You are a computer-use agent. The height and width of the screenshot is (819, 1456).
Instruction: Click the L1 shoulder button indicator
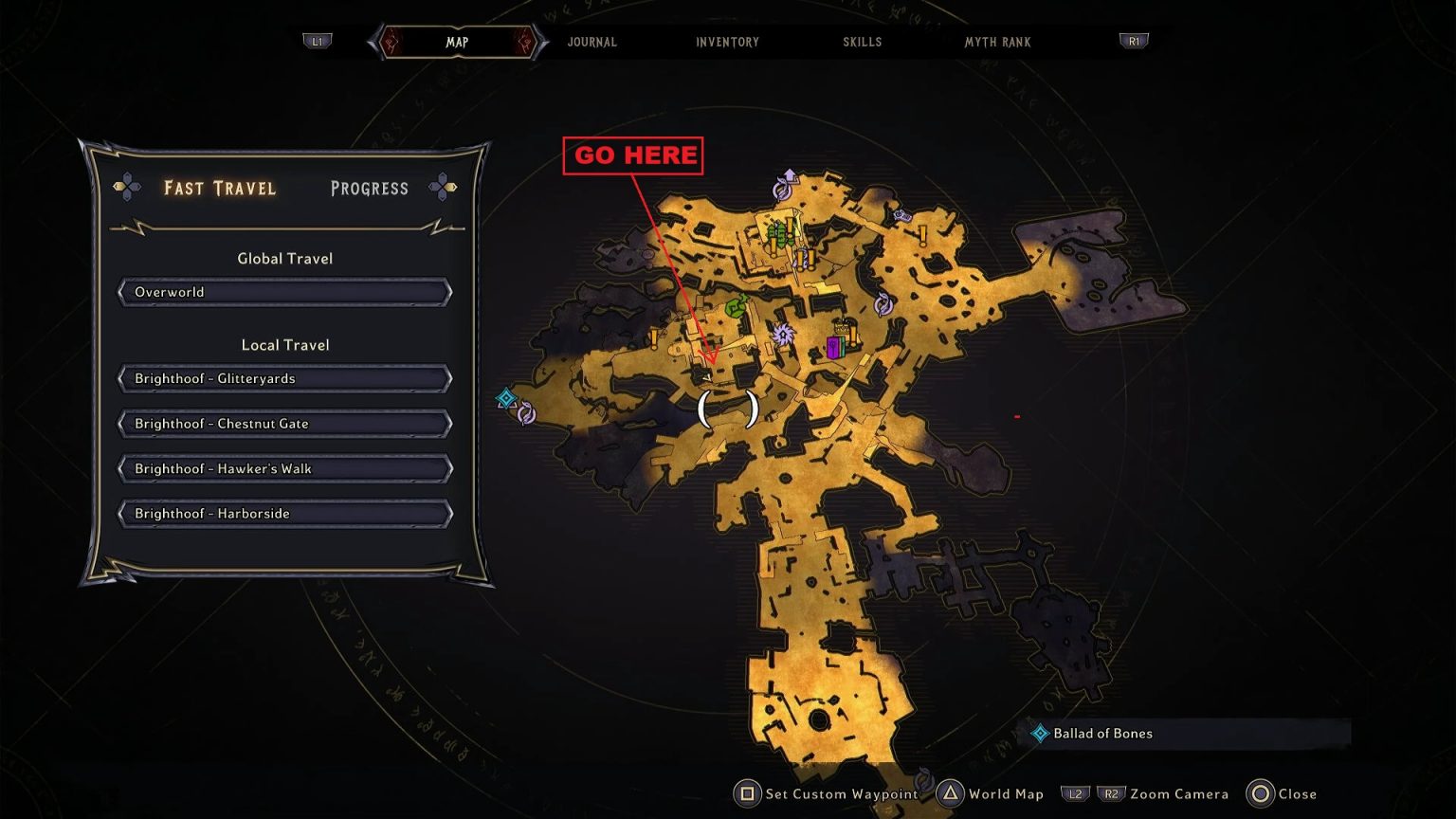pos(317,42)
